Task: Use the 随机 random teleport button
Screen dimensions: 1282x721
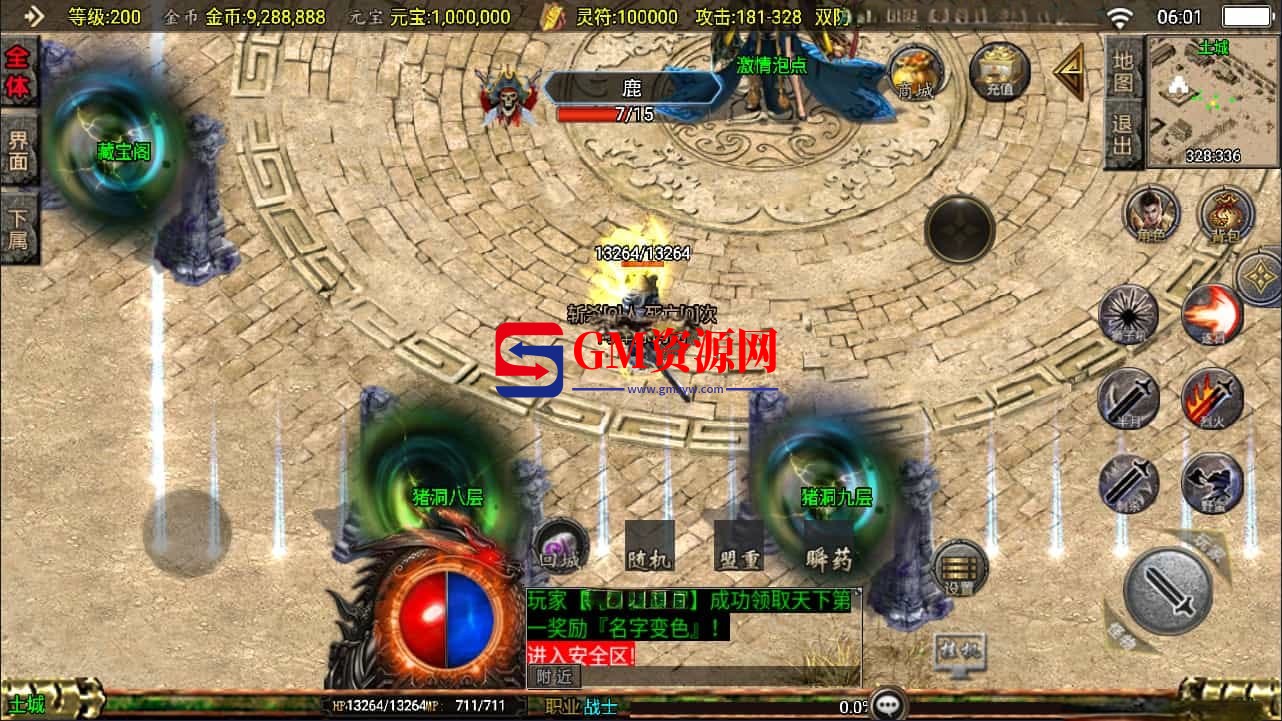Action: (649, 546)
